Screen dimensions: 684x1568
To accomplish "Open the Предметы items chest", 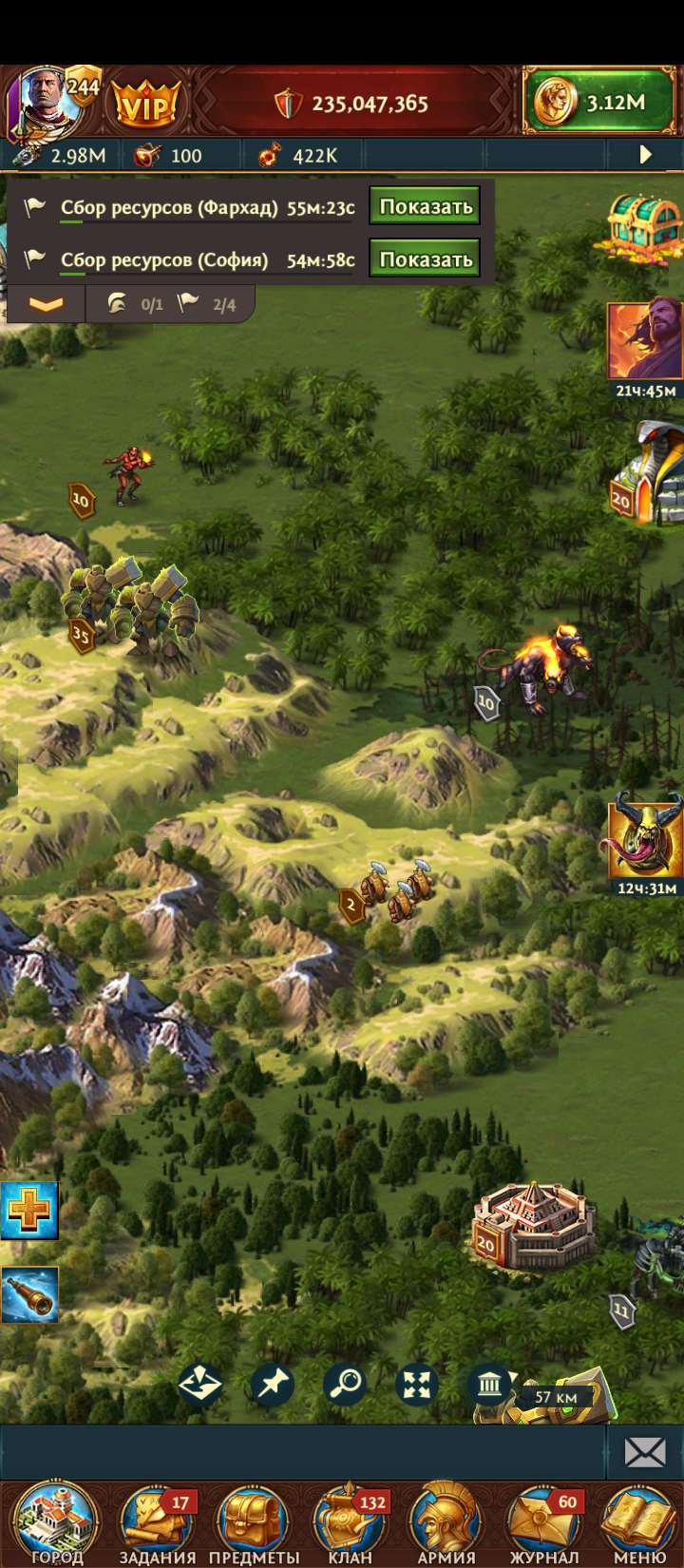I will [254, 1520].
